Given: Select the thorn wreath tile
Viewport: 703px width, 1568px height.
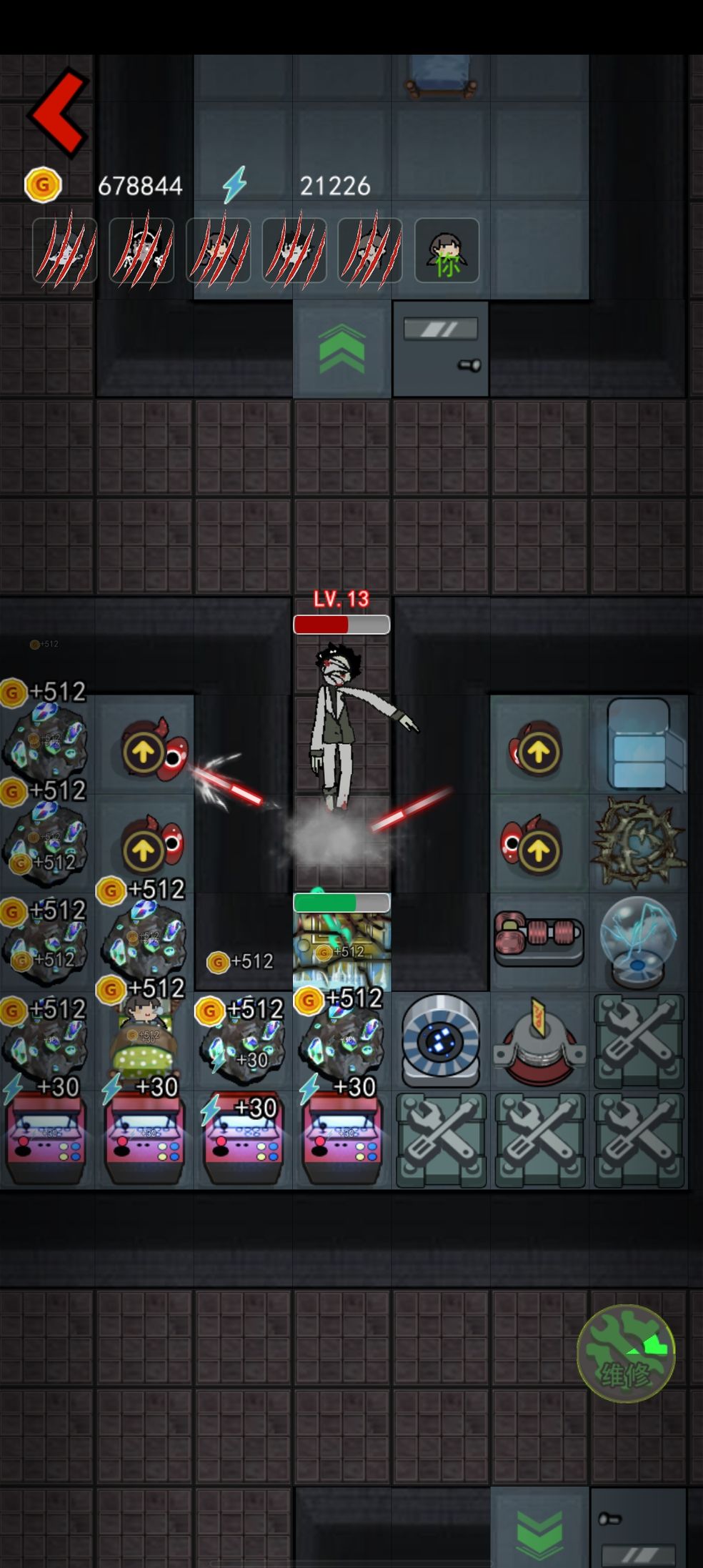Looking at the screenshot, I should pyautogui.click(x=638, y=843).
